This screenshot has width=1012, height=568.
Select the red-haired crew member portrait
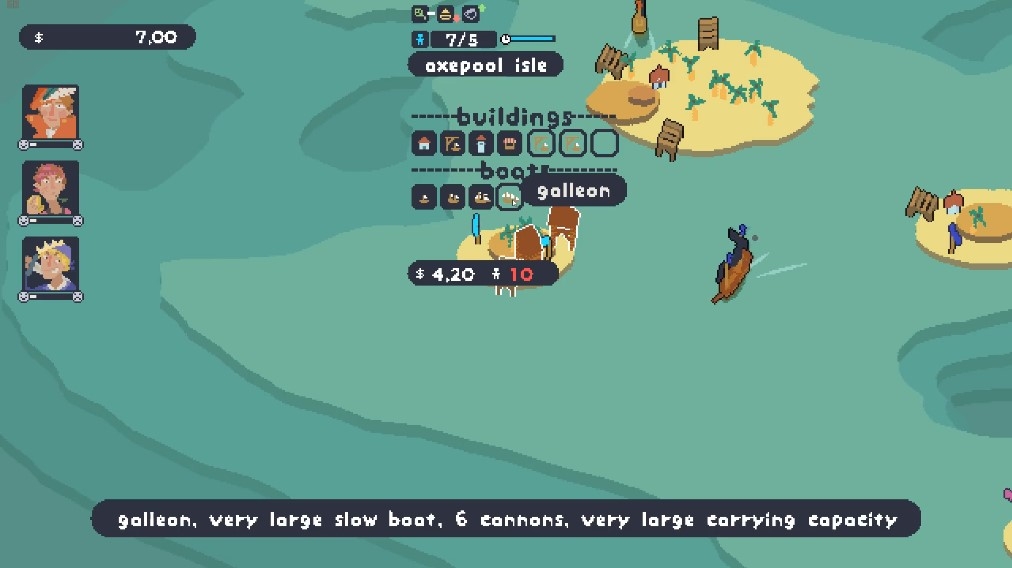coord(50,188)
